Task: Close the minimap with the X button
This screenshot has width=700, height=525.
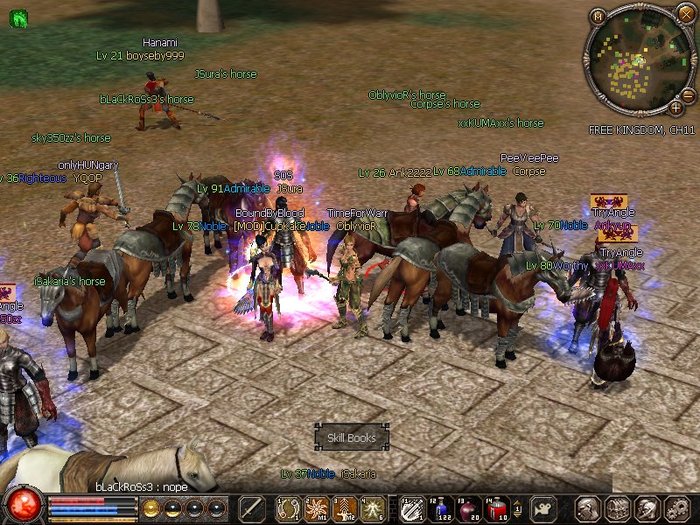Action: point(685,13)
